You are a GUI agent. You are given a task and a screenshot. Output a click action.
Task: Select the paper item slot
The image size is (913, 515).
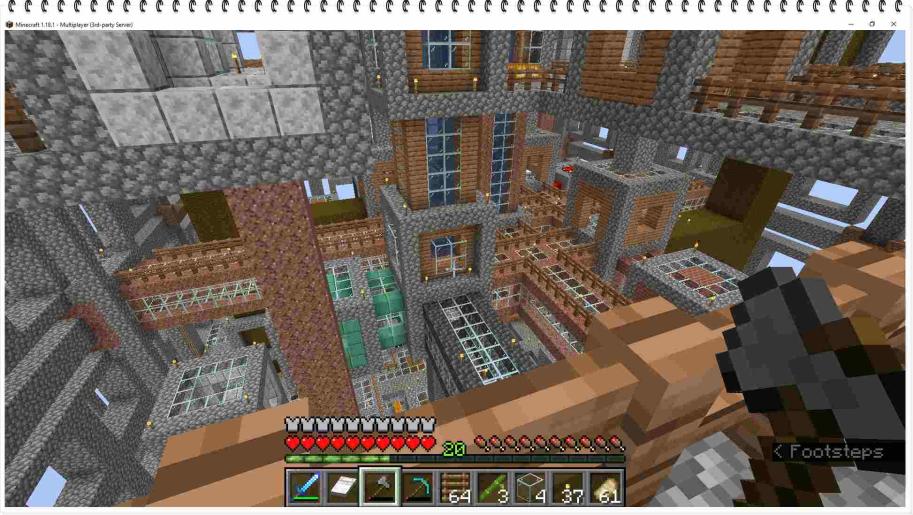tap(342, 488)
